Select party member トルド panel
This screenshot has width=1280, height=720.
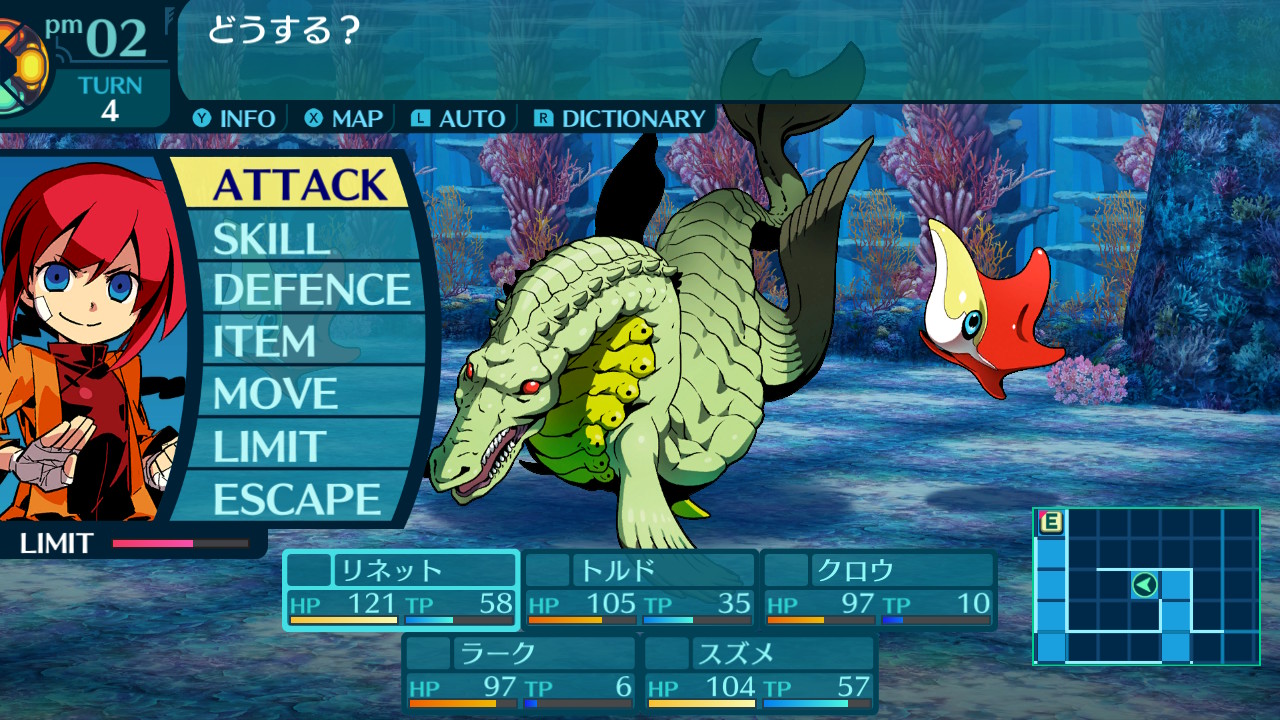640,590
